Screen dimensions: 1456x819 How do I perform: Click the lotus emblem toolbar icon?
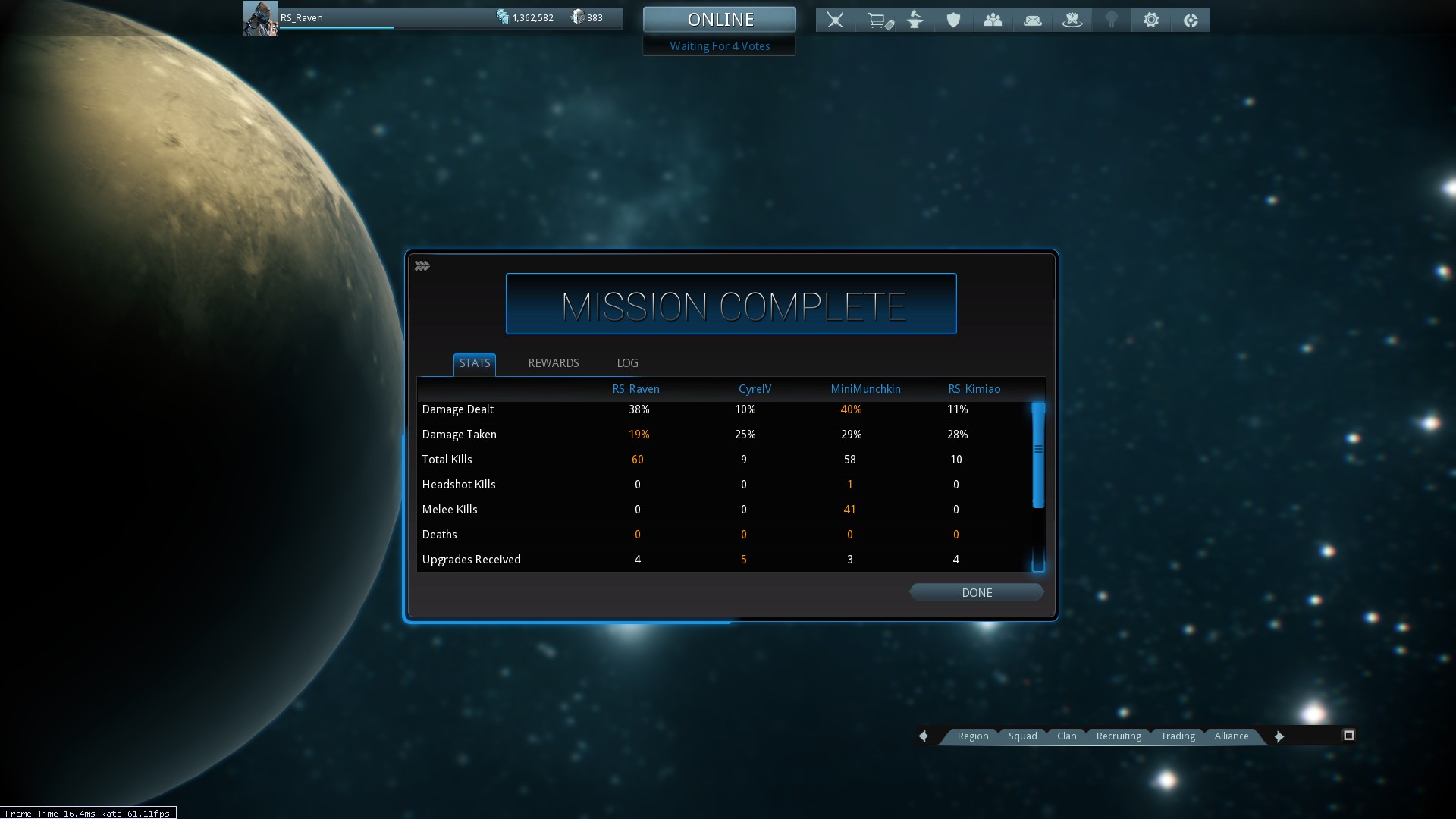(1072, 20)
